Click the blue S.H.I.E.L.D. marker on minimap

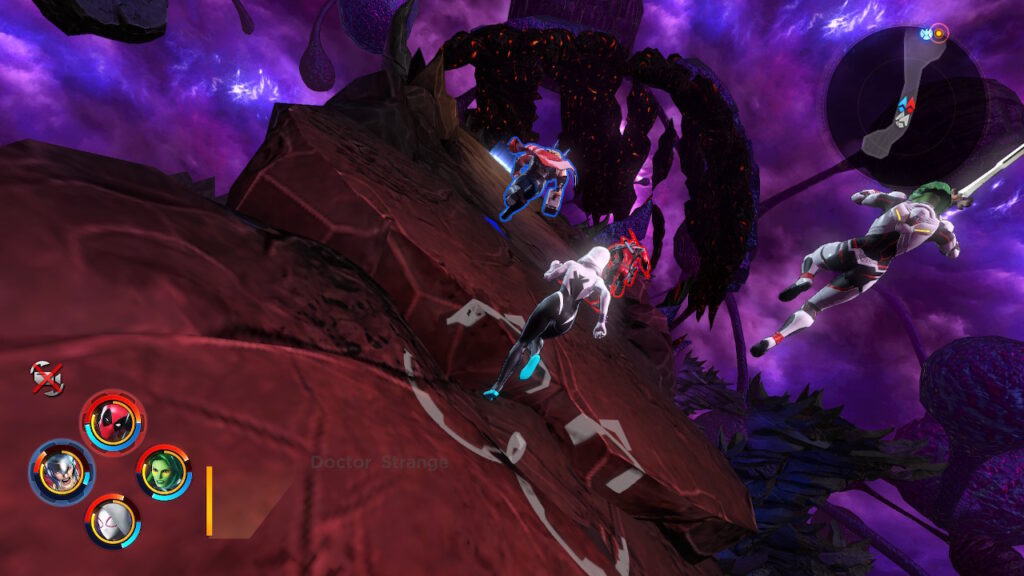[x=925, y=33]
